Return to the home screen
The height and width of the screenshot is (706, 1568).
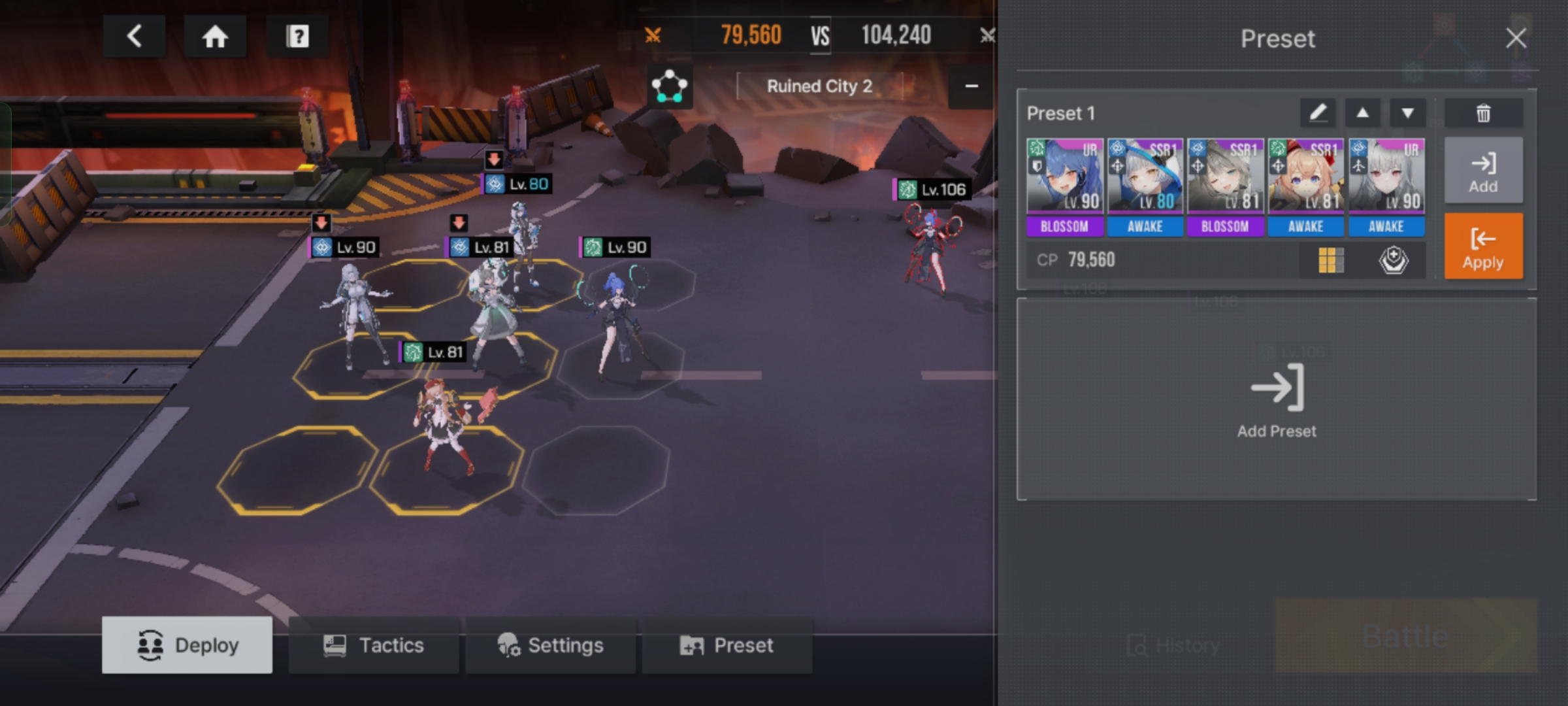pyautogui.click(x=215, y=37)
